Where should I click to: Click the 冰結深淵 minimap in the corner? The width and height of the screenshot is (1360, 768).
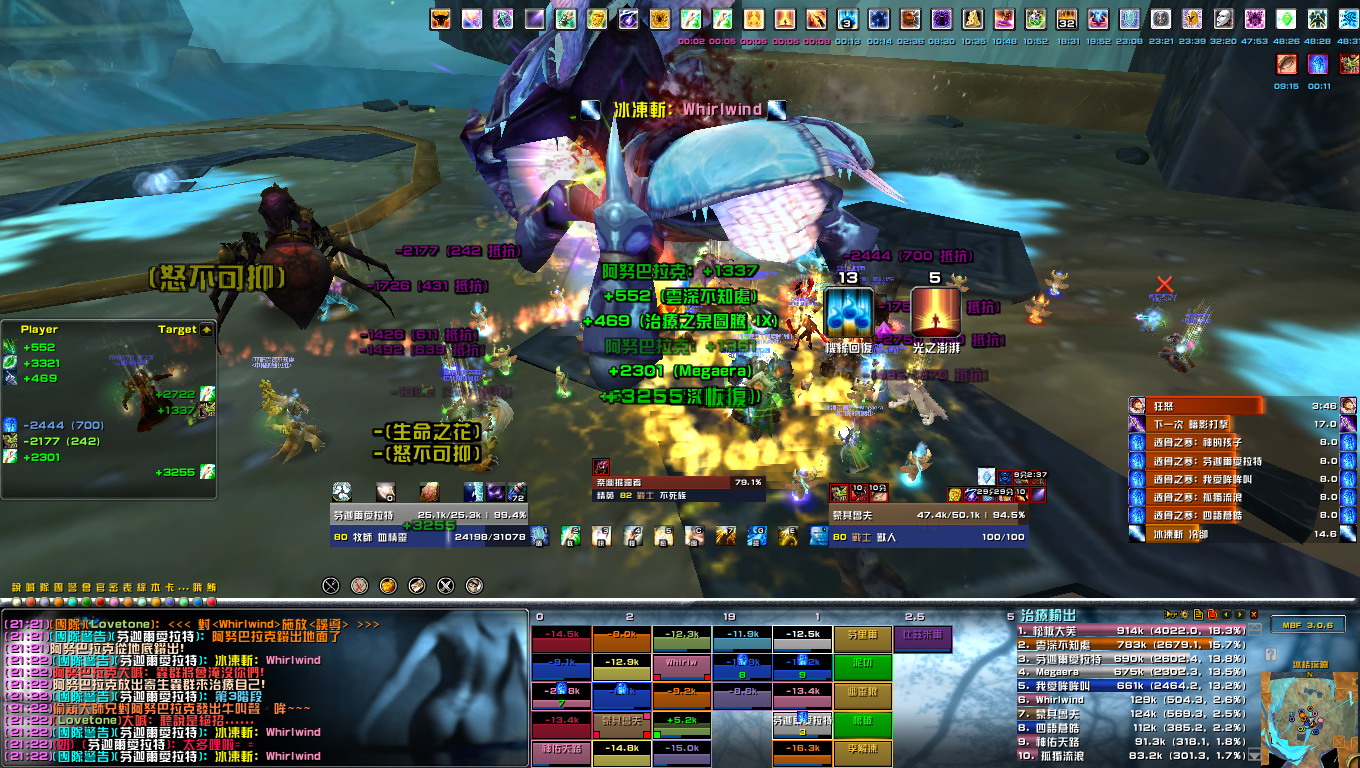[x=1310, y=718]
